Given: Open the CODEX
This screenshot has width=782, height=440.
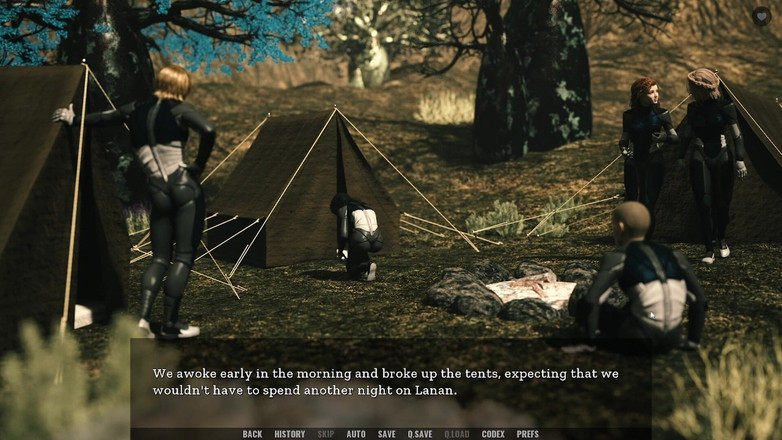Looking at the screenshot, I should pos(493,434).
